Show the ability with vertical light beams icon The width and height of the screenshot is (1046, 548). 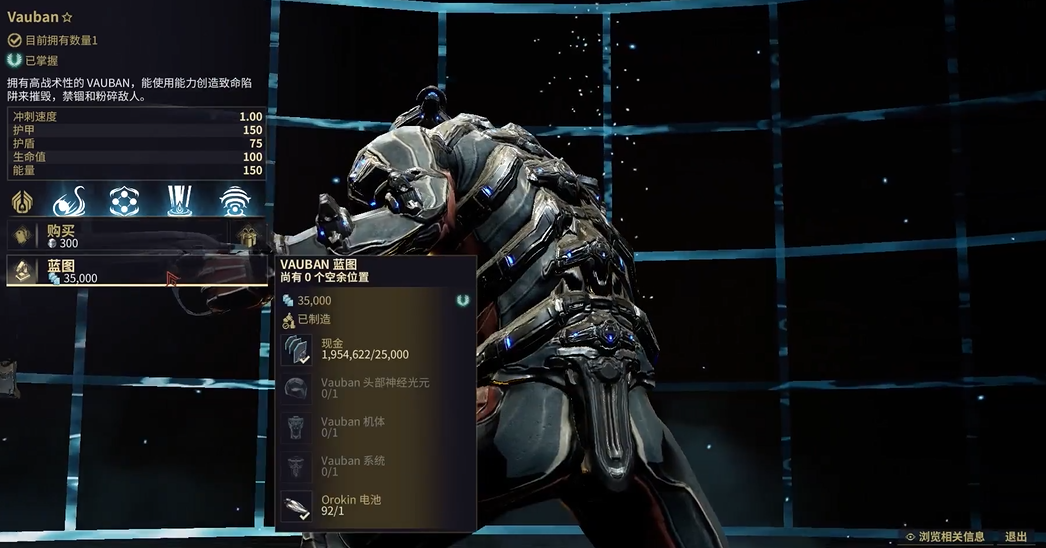(x=180, y=200)
